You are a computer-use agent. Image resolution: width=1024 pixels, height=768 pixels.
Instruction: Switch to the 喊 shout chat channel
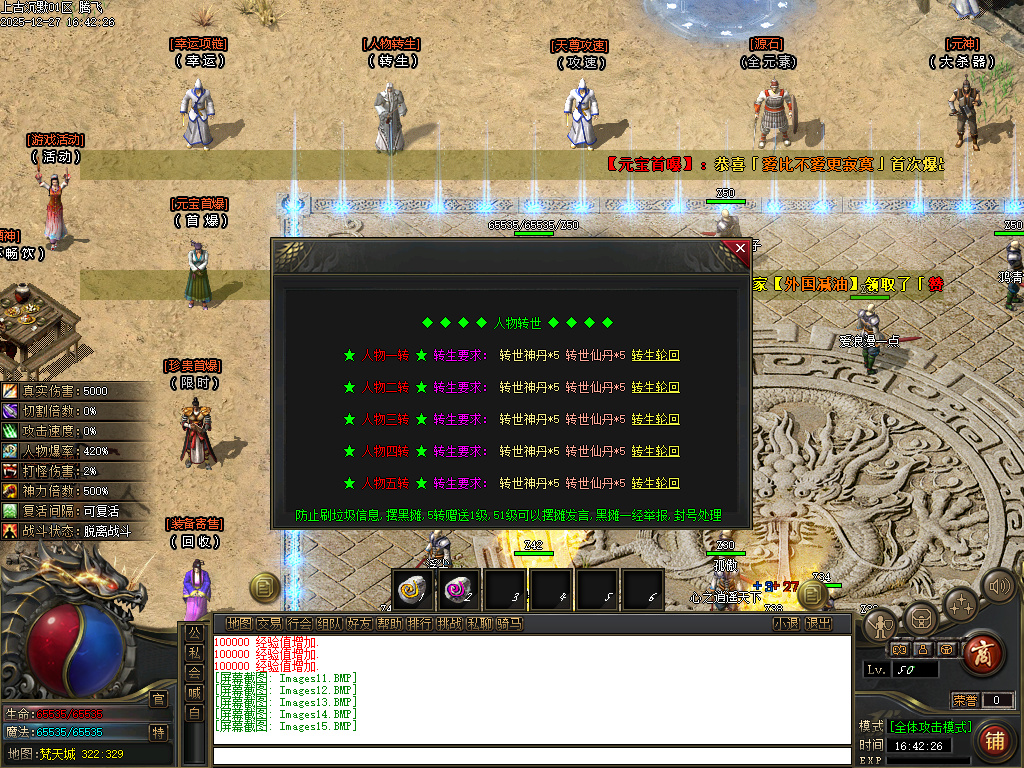(194, 691)
